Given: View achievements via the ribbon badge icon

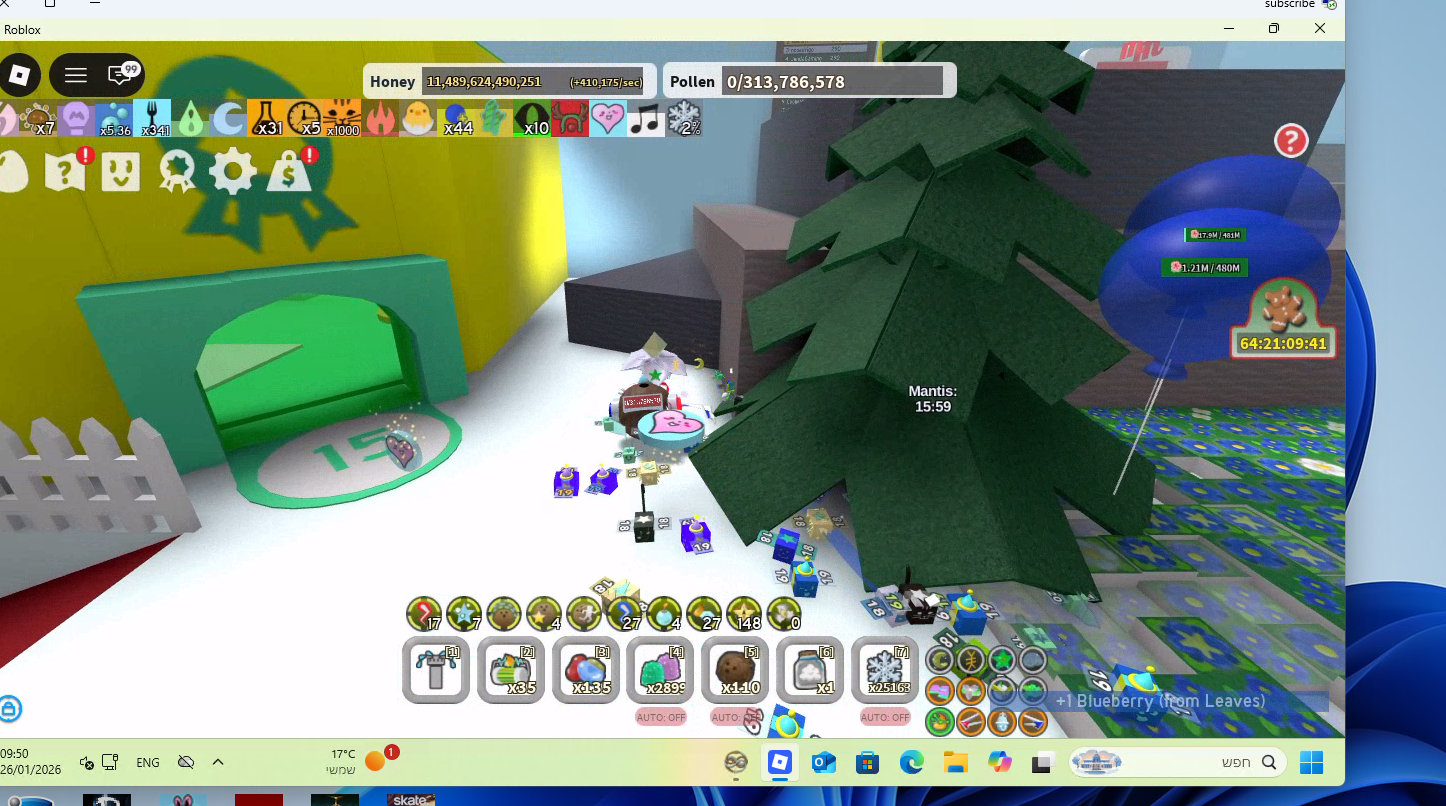Looking at the screenshot, I should [x=178, y=170].
